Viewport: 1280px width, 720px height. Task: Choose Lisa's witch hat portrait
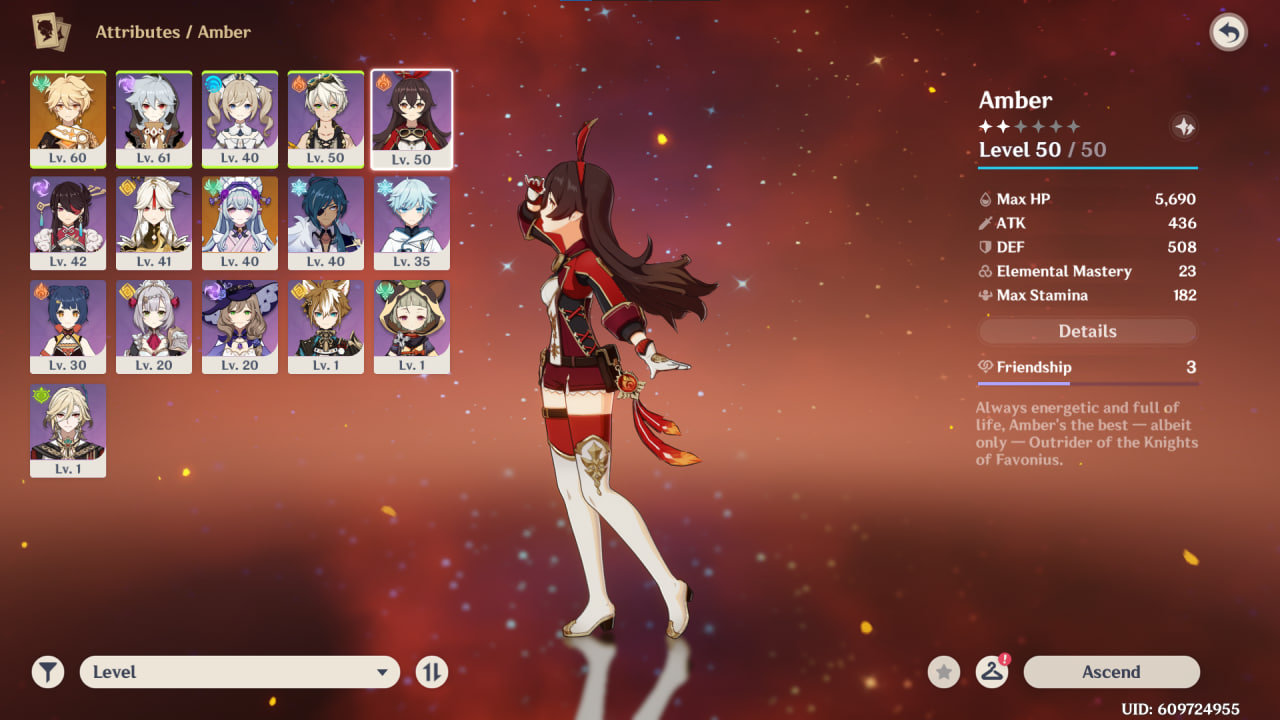click(x=240, y=326)
